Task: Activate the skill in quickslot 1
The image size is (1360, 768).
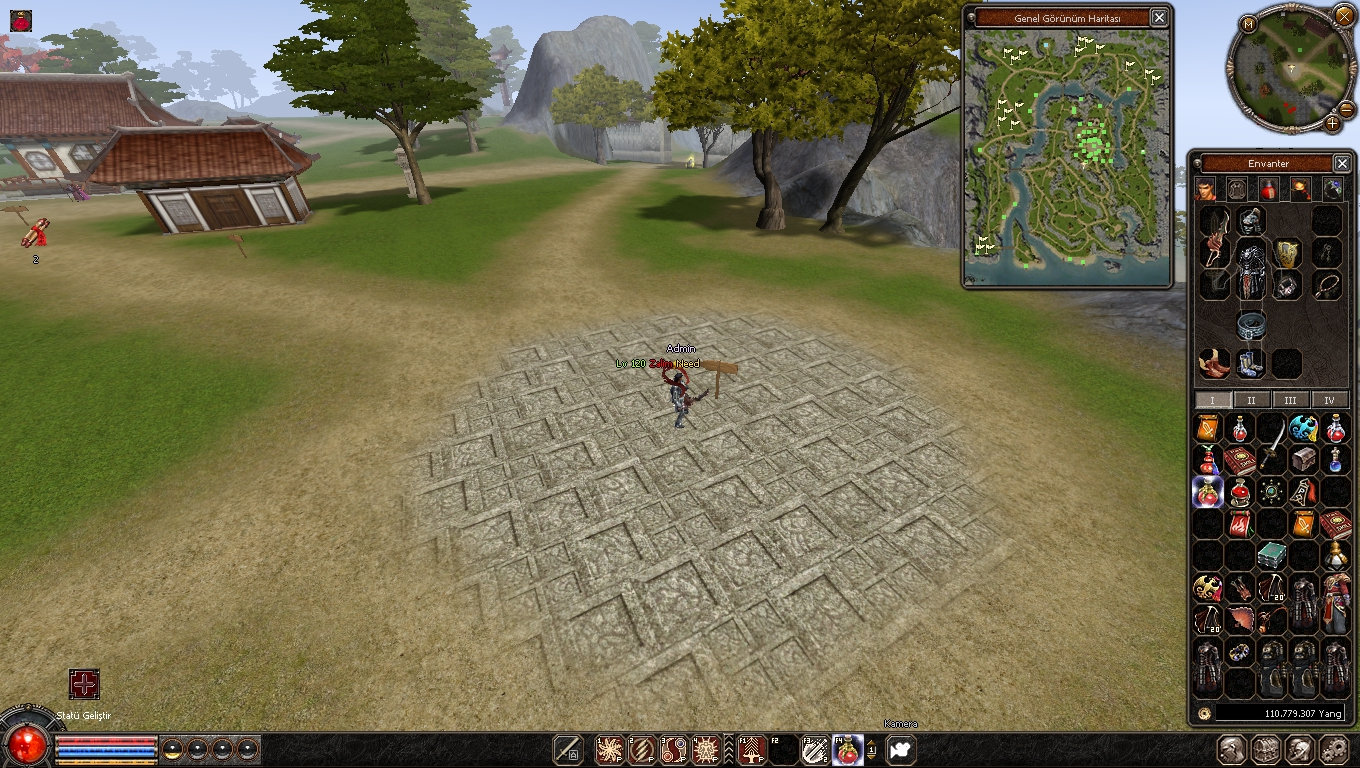Action: click(x=609, y=749)
